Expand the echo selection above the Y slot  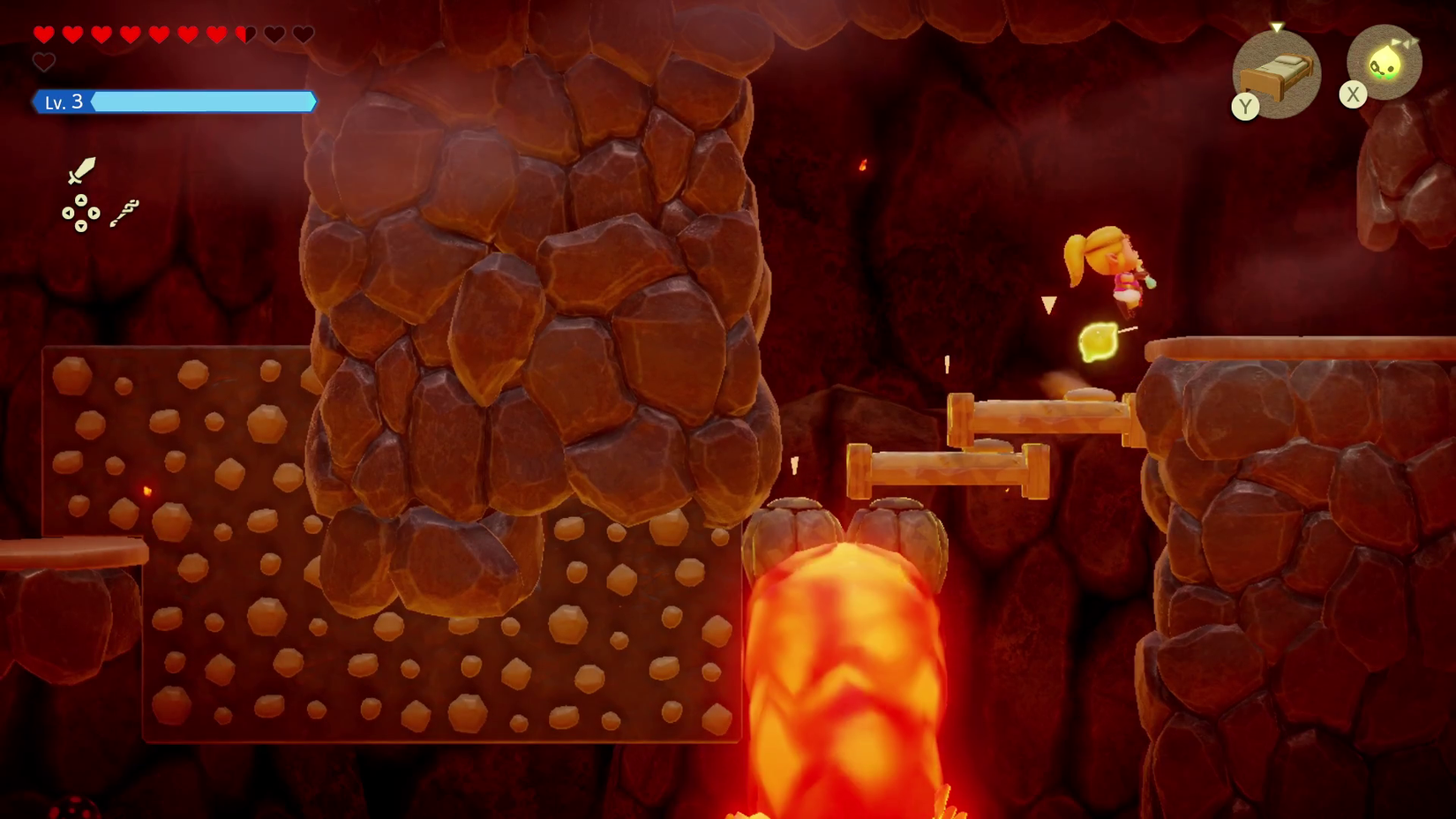1277,28
